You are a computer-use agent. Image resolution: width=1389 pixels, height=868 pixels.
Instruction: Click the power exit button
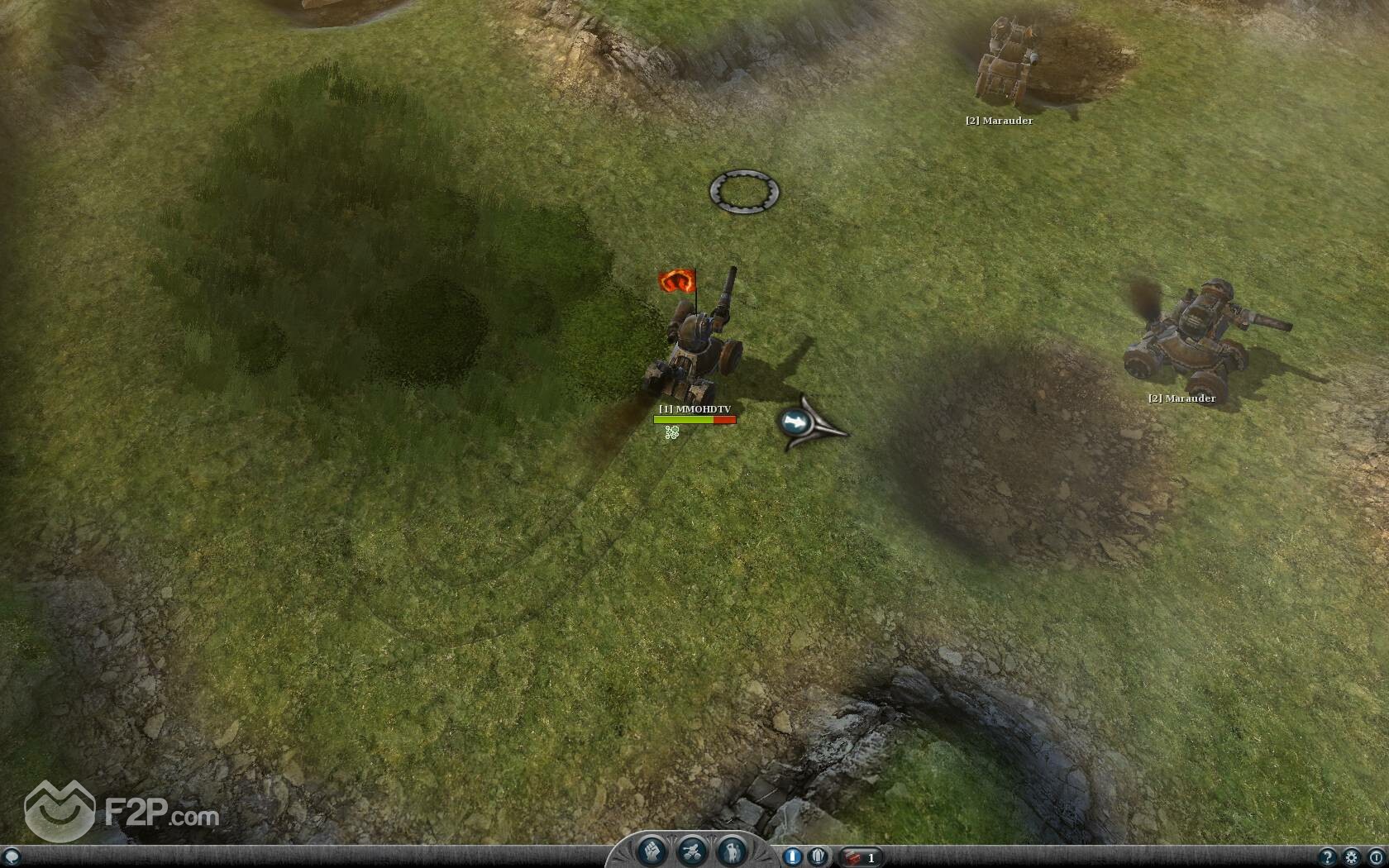(x=1376, y=857)
